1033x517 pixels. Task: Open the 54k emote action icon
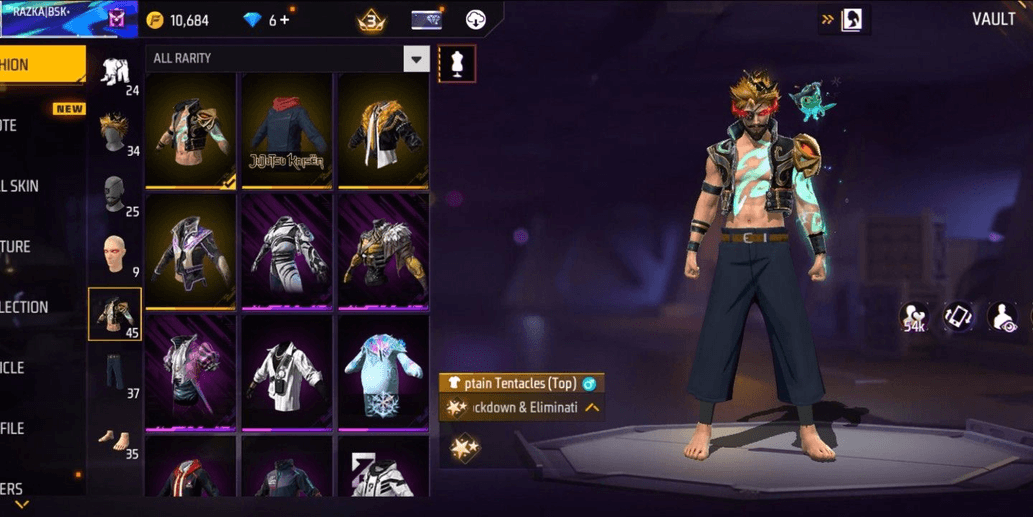point(913,317)
